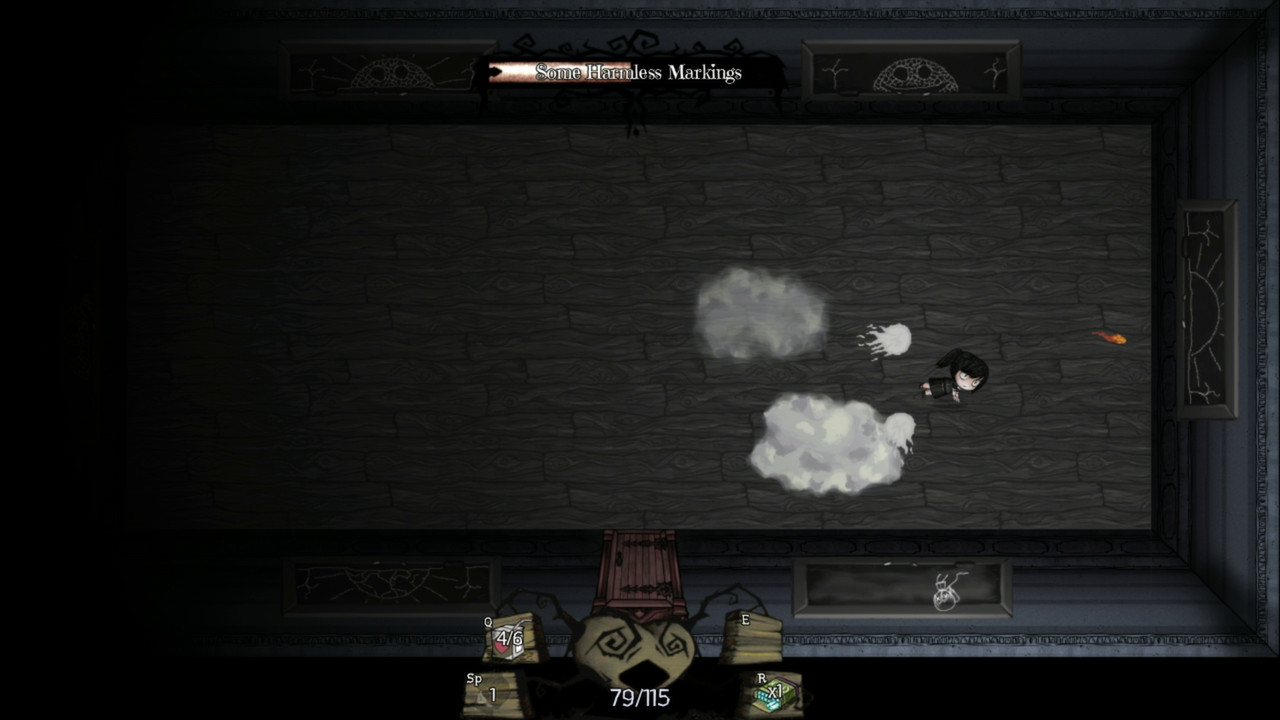Click the faded triangle ability slot
This screenshot has height=720, width=1280.
coord(489,694)
